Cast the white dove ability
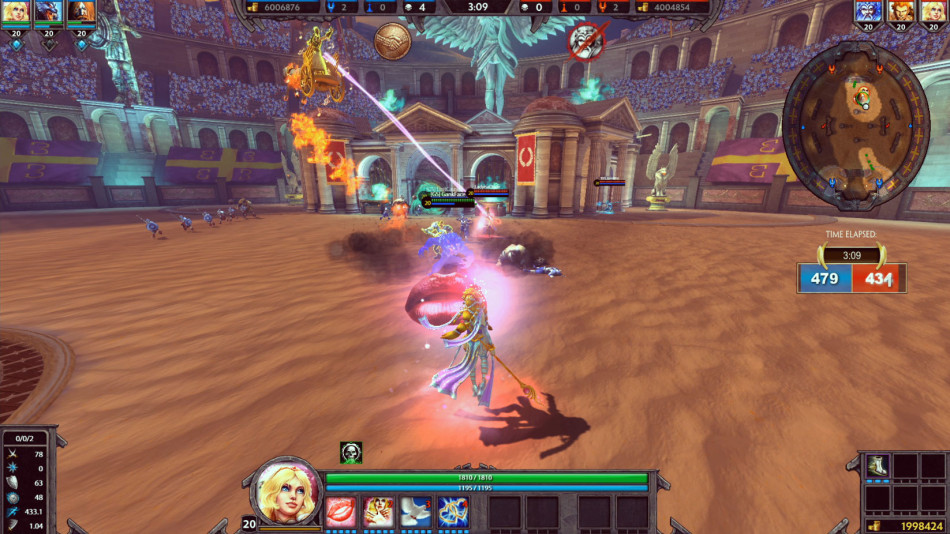This screenshot has height=534, width=950. pyautogui.click(x=415, y=511)
